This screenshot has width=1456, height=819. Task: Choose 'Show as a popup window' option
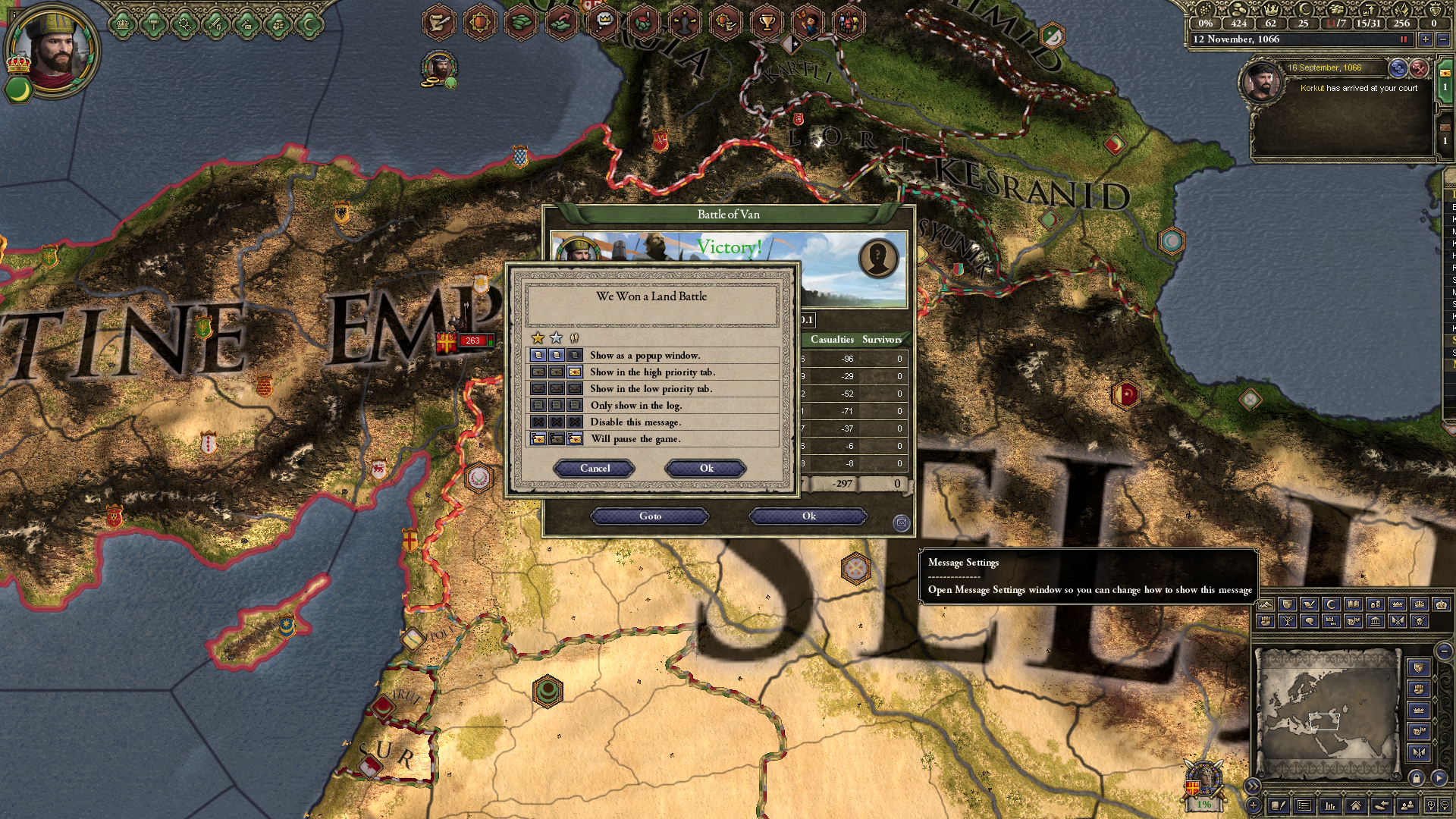pos(645,355)
